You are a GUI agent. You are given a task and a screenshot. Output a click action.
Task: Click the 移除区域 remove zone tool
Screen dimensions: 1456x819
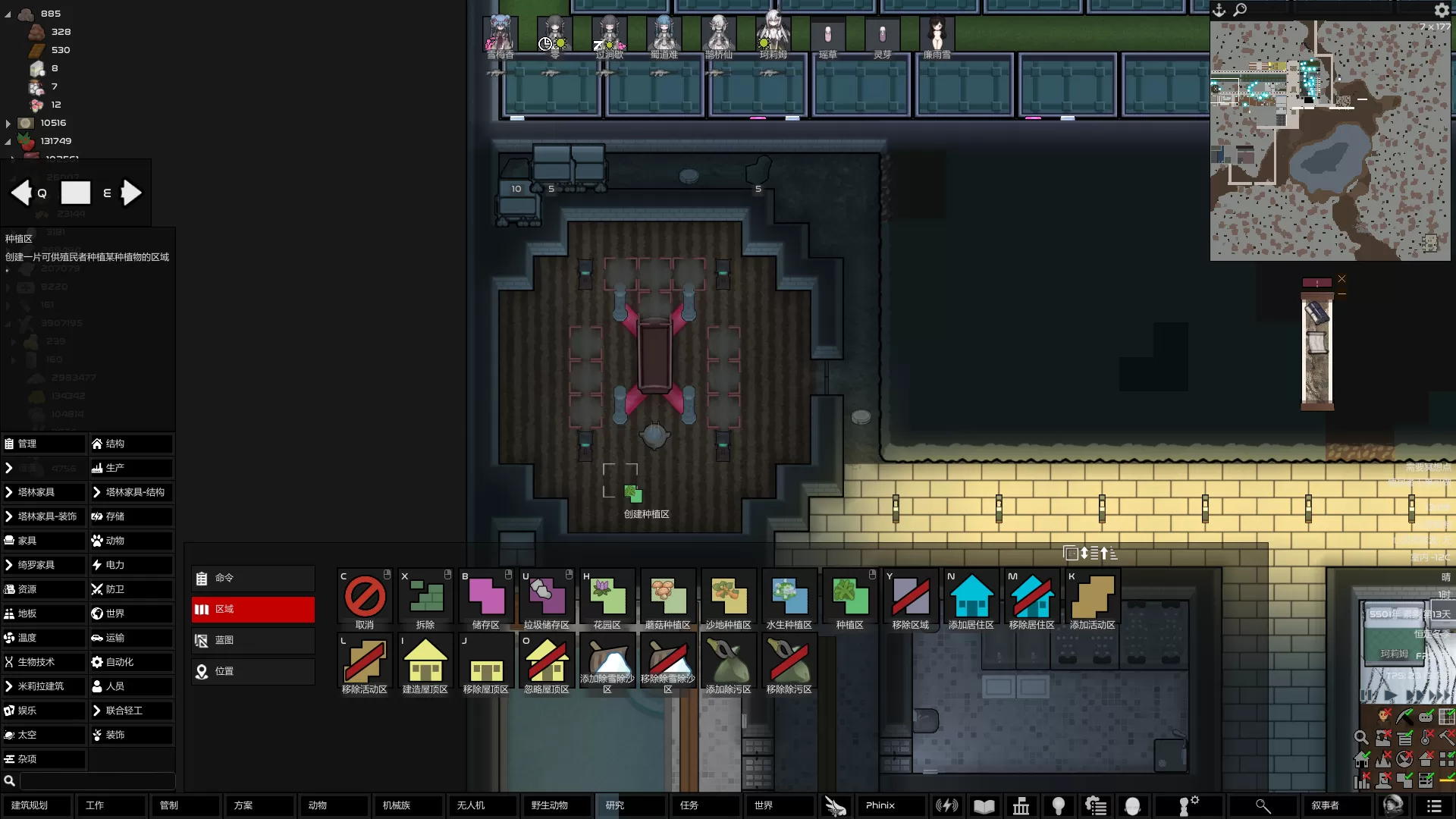910,598
